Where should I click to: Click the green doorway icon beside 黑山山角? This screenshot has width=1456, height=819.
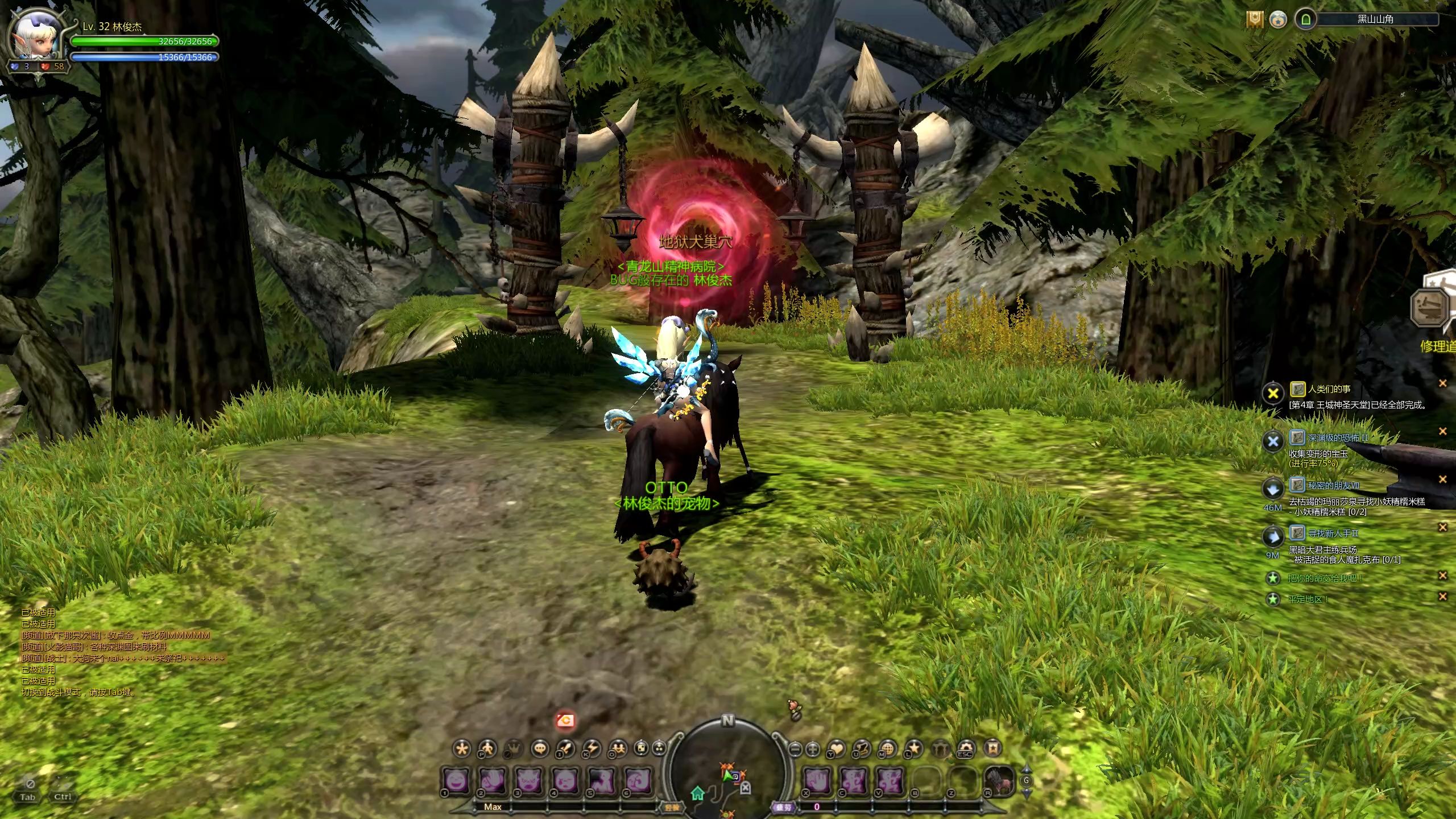click(1306, 19)
